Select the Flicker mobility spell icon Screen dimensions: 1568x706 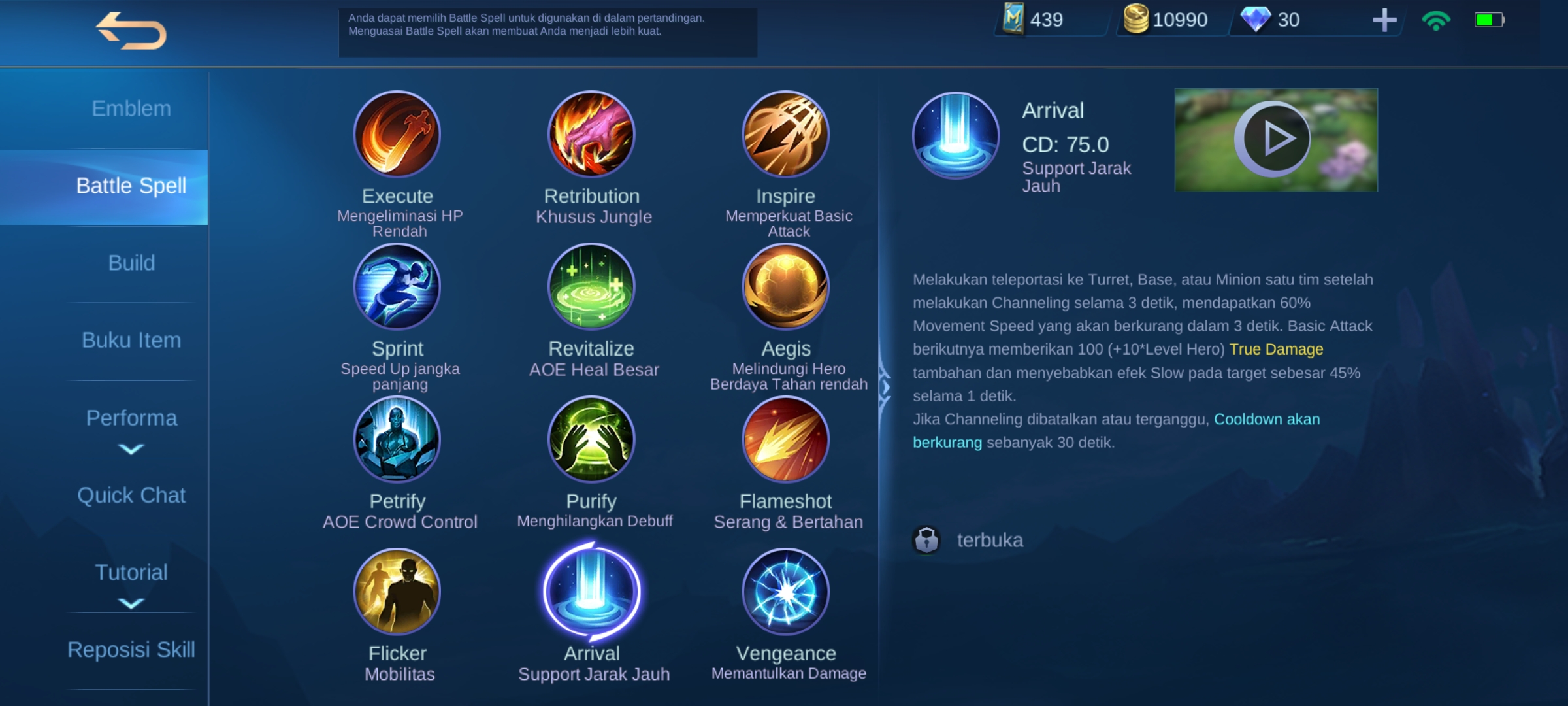397,590
